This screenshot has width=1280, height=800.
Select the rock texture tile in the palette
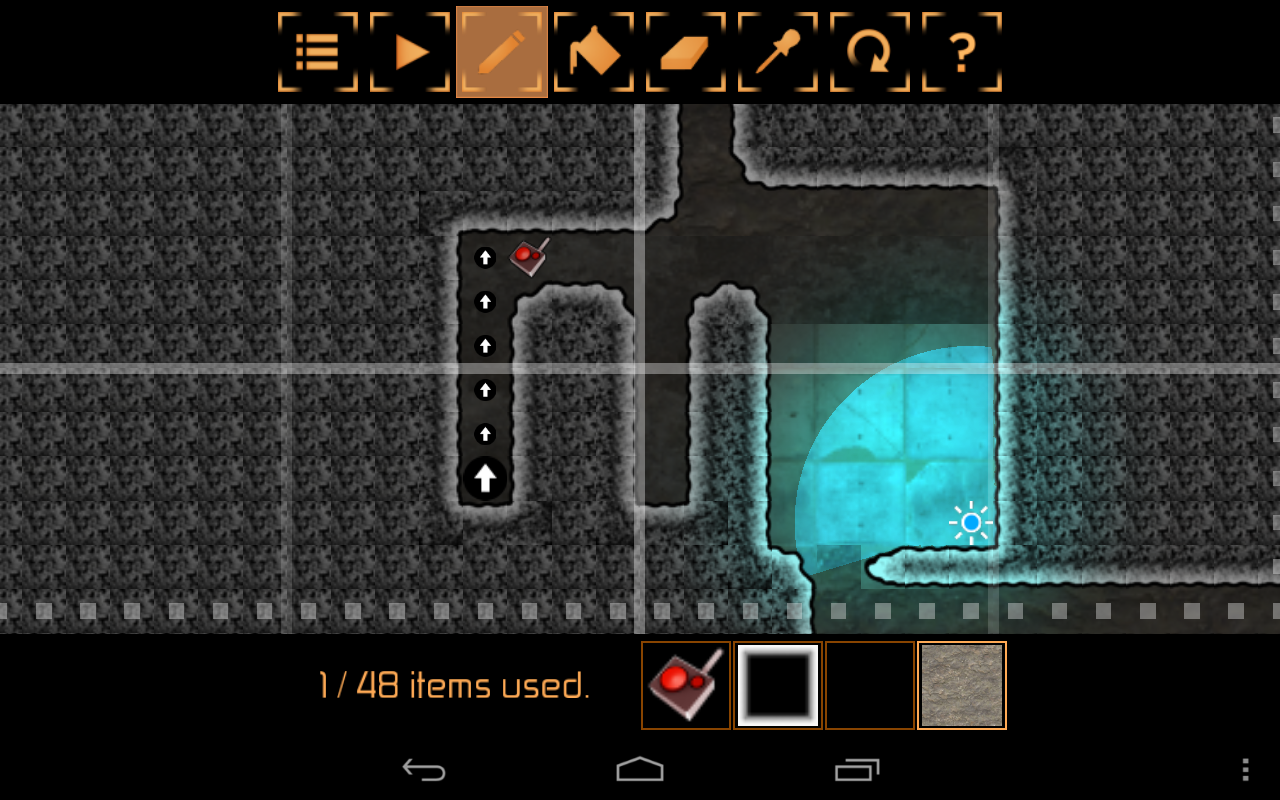click(961, 686)
